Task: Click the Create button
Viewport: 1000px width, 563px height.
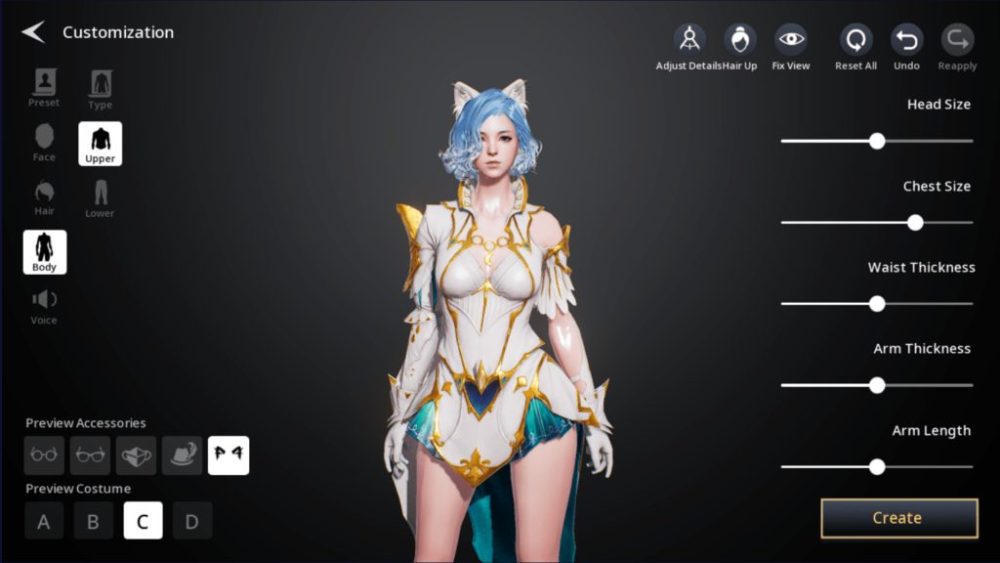Action: click(x=898, y=518)
